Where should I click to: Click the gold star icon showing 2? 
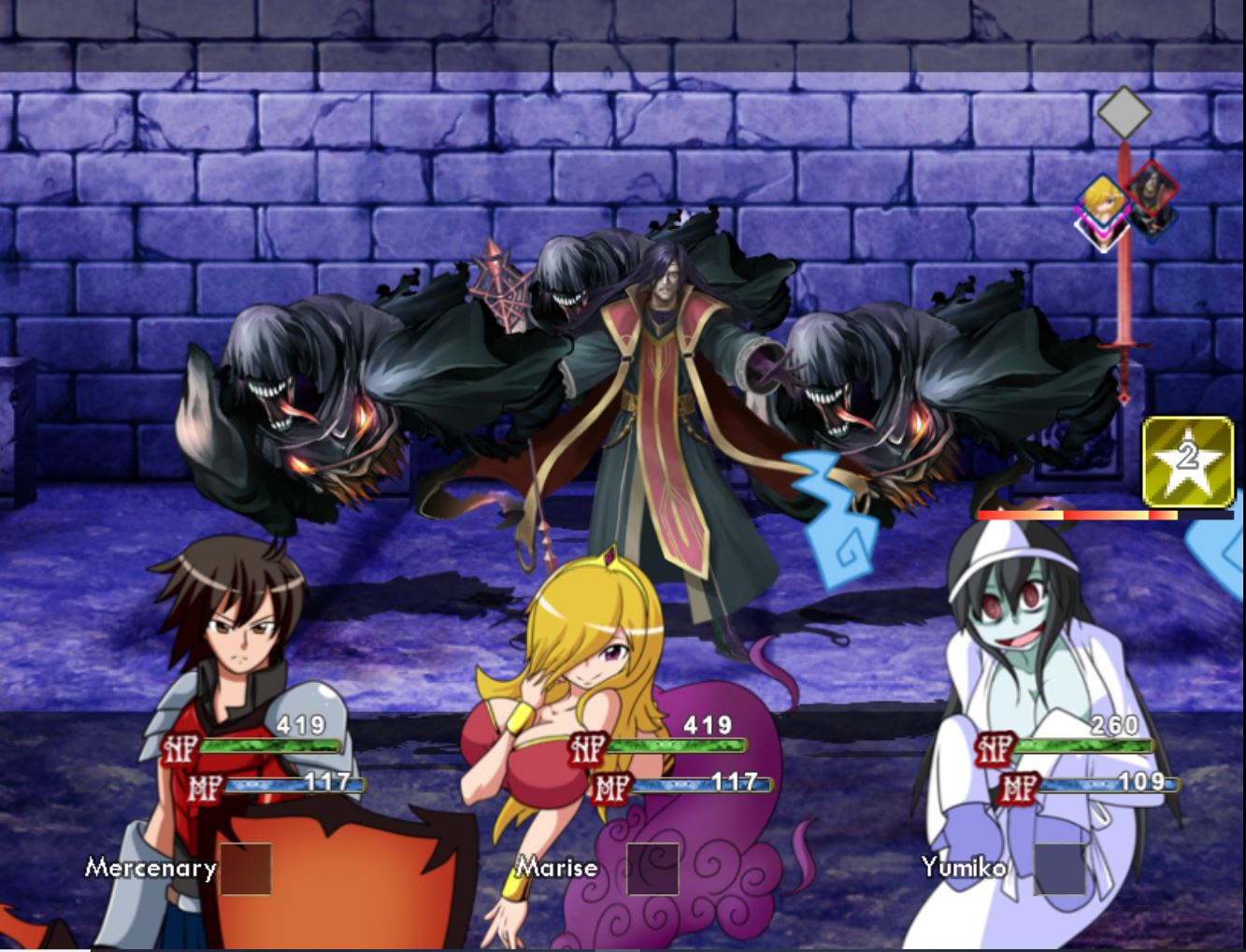[x=1187, y=461]
